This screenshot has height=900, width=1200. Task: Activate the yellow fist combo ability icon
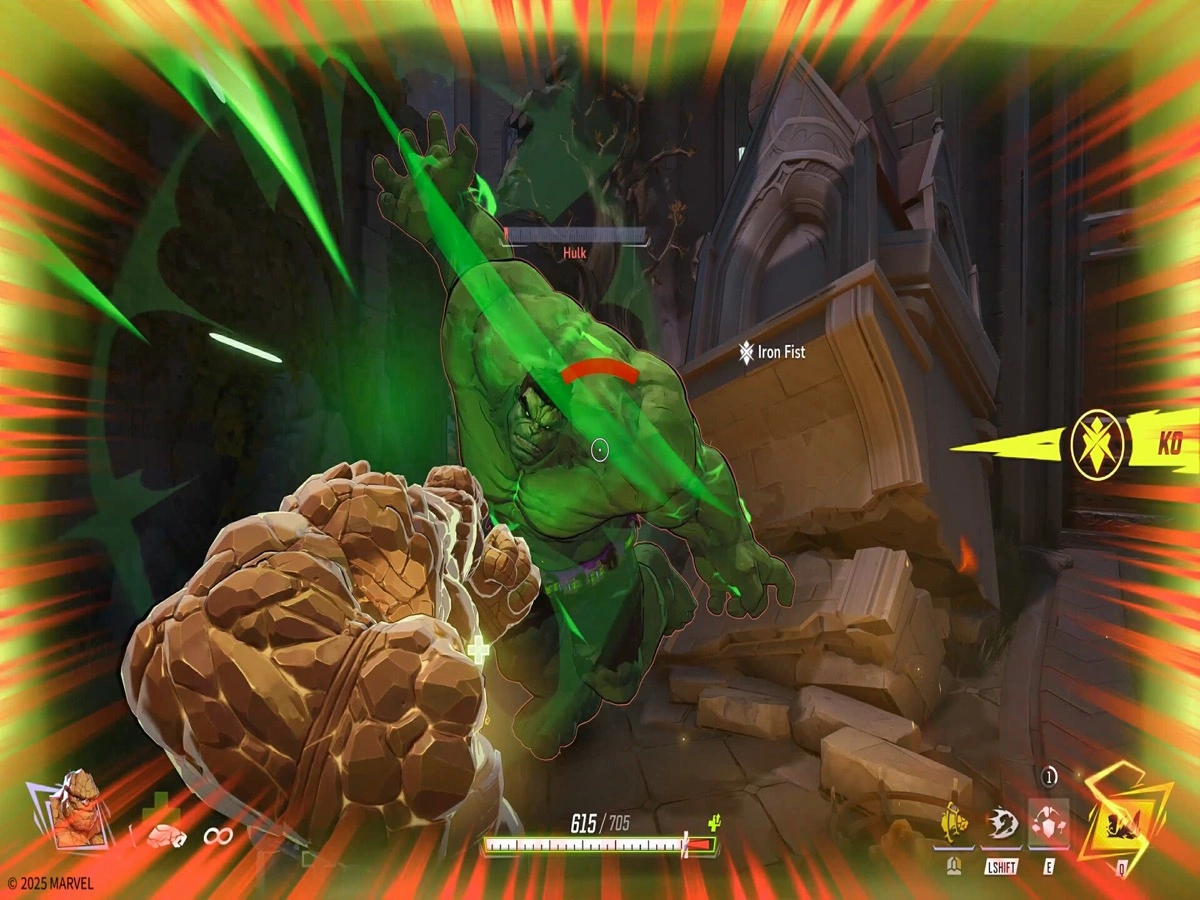(956, 824)
